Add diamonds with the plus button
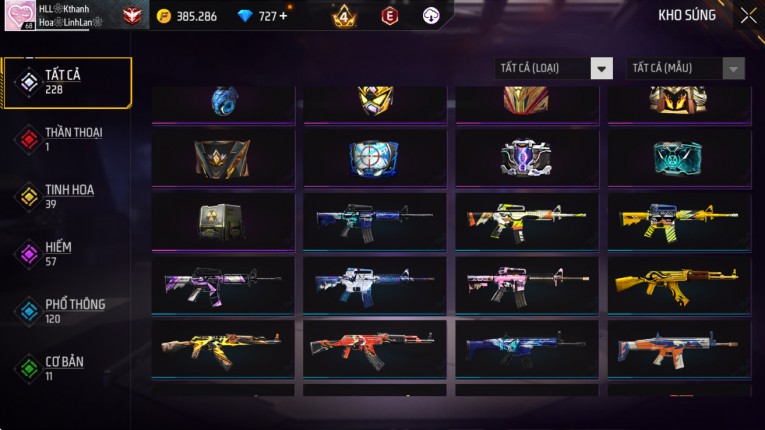Image resolution: width=765 pixels, height=430 pixels. pyautogui.click(x=283, y=16)
